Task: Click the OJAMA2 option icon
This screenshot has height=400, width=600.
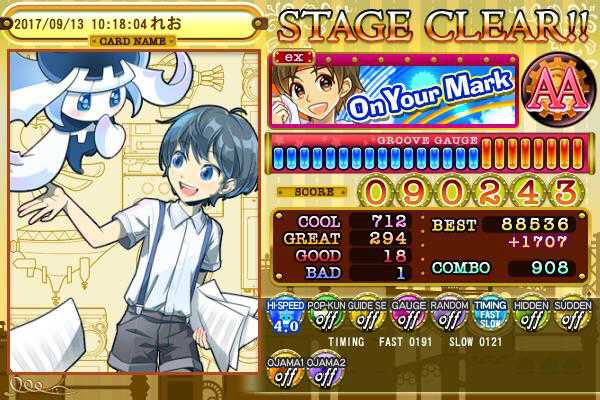Action: [324, 374]
